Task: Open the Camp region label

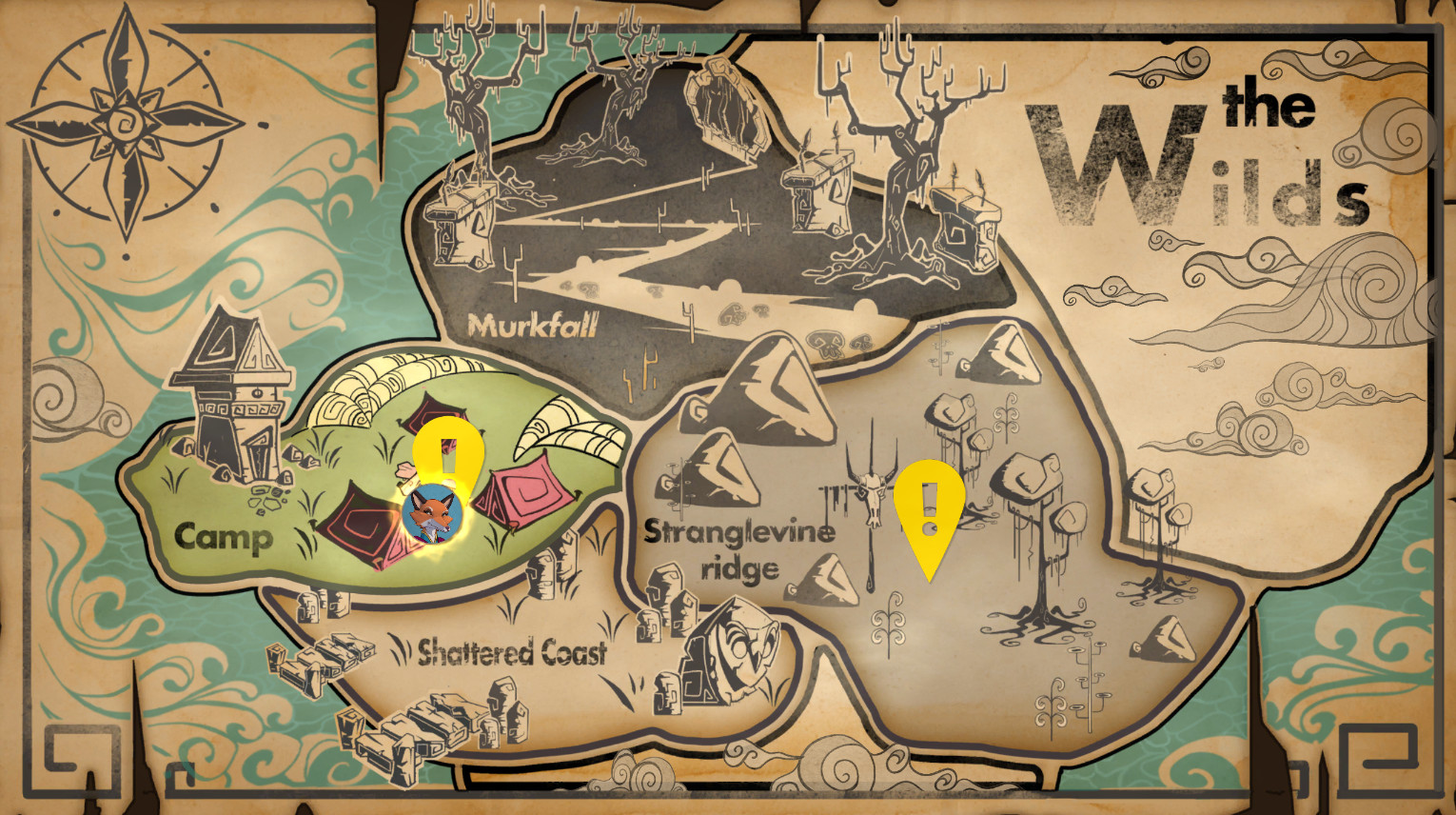Action: [223, 537]
